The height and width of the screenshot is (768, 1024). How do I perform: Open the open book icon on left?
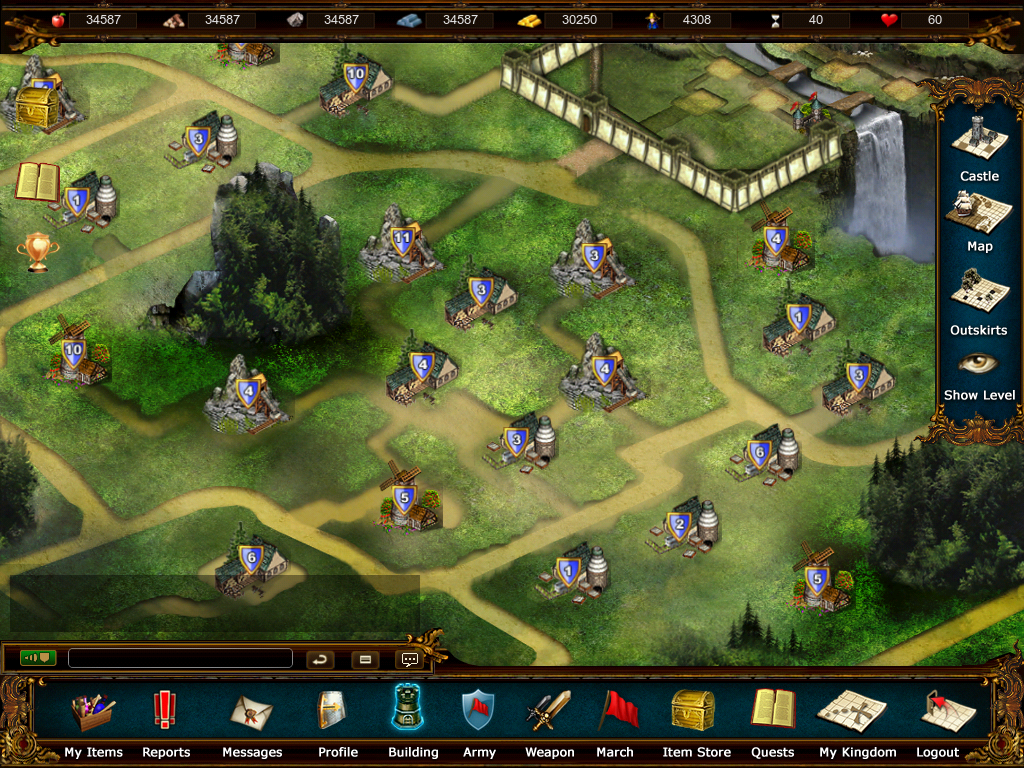click(x=37, y=182)
